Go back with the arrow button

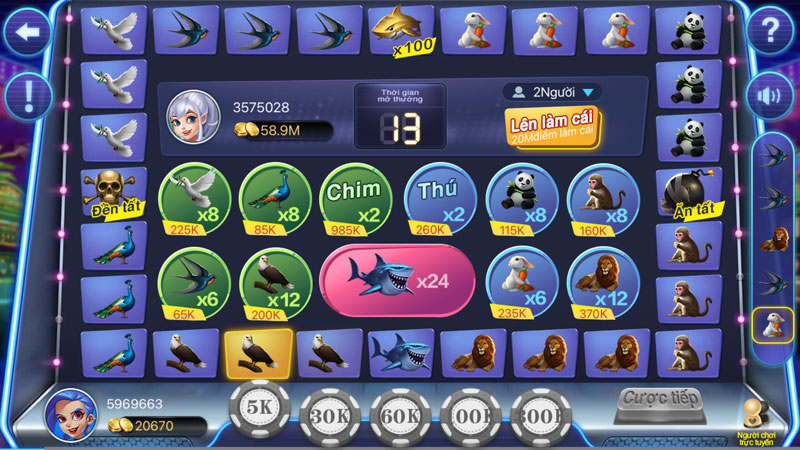28,32
